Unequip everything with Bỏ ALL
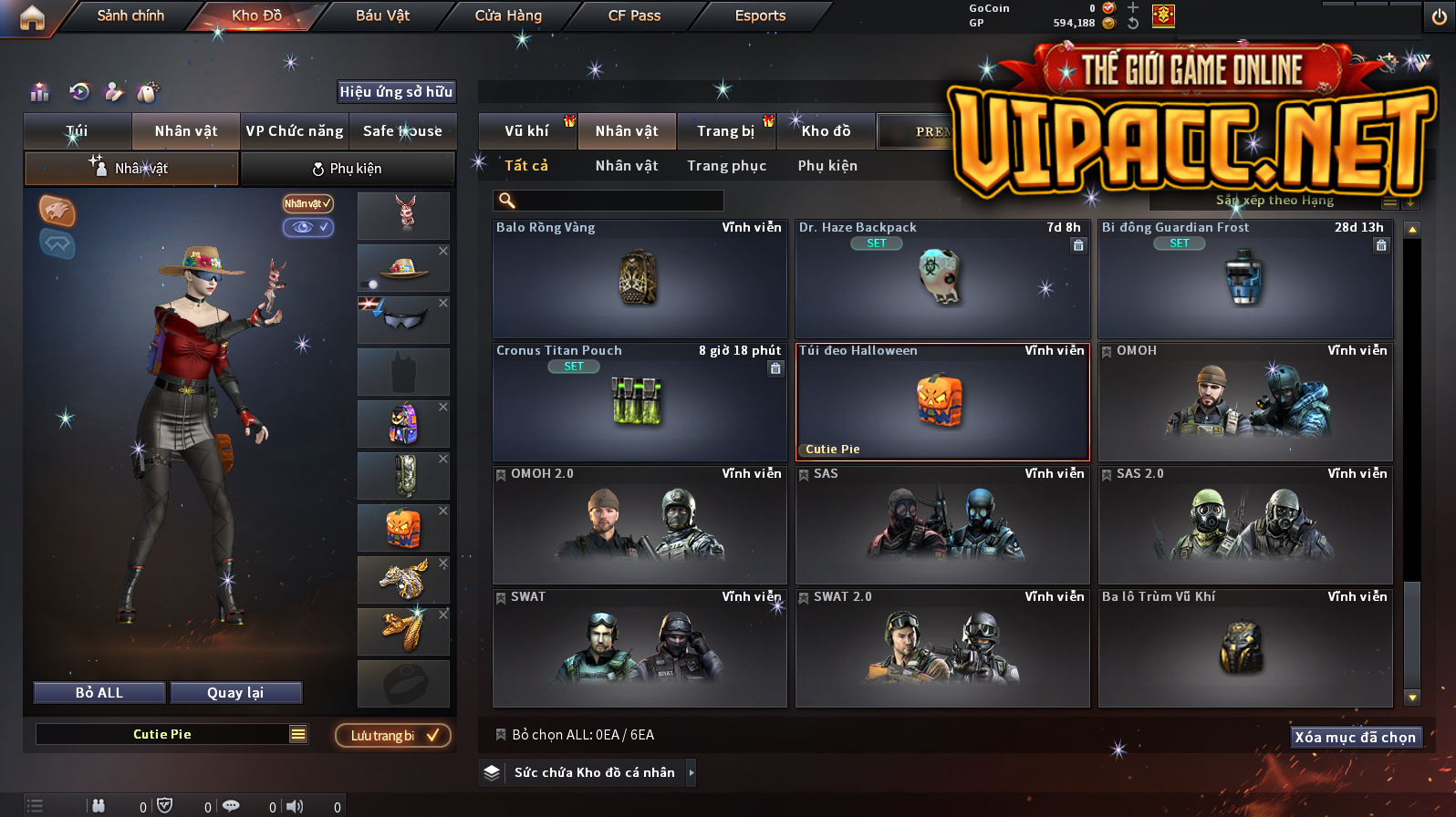This screenshot has width=1456, height=817. (x=99, y=693)
